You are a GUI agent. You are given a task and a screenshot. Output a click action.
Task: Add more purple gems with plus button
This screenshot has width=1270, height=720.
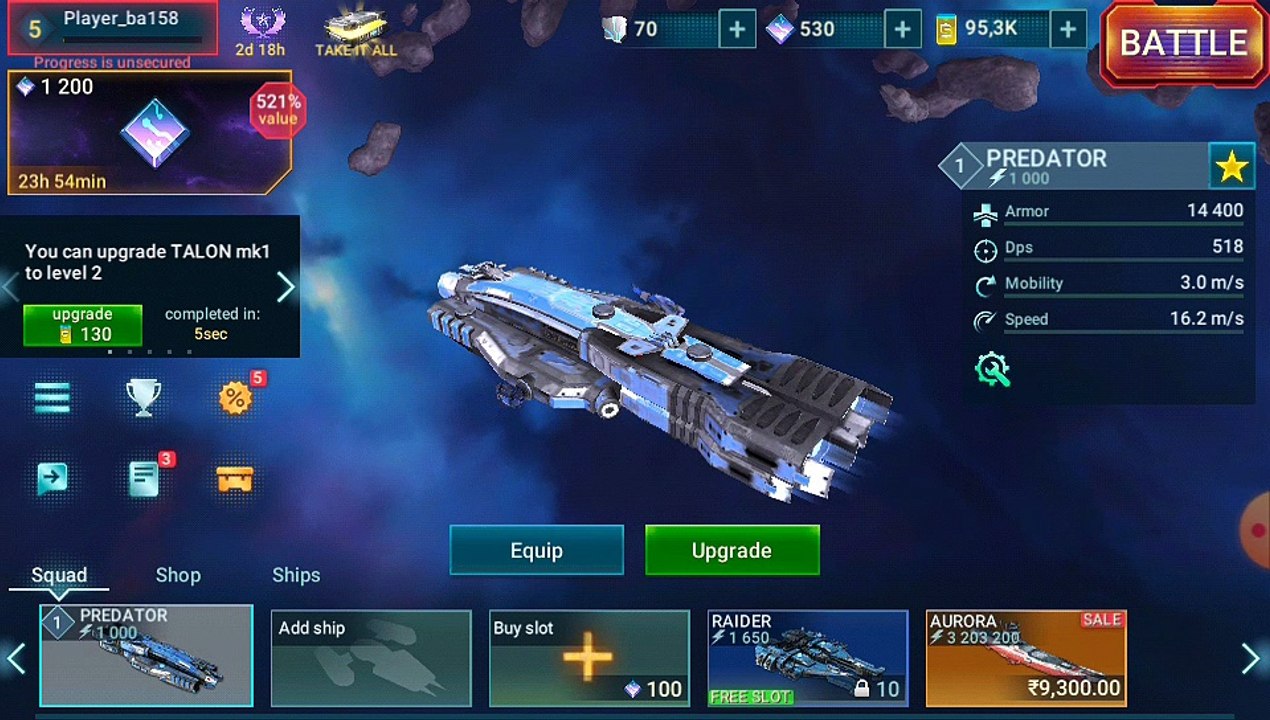tap(902, 30)
